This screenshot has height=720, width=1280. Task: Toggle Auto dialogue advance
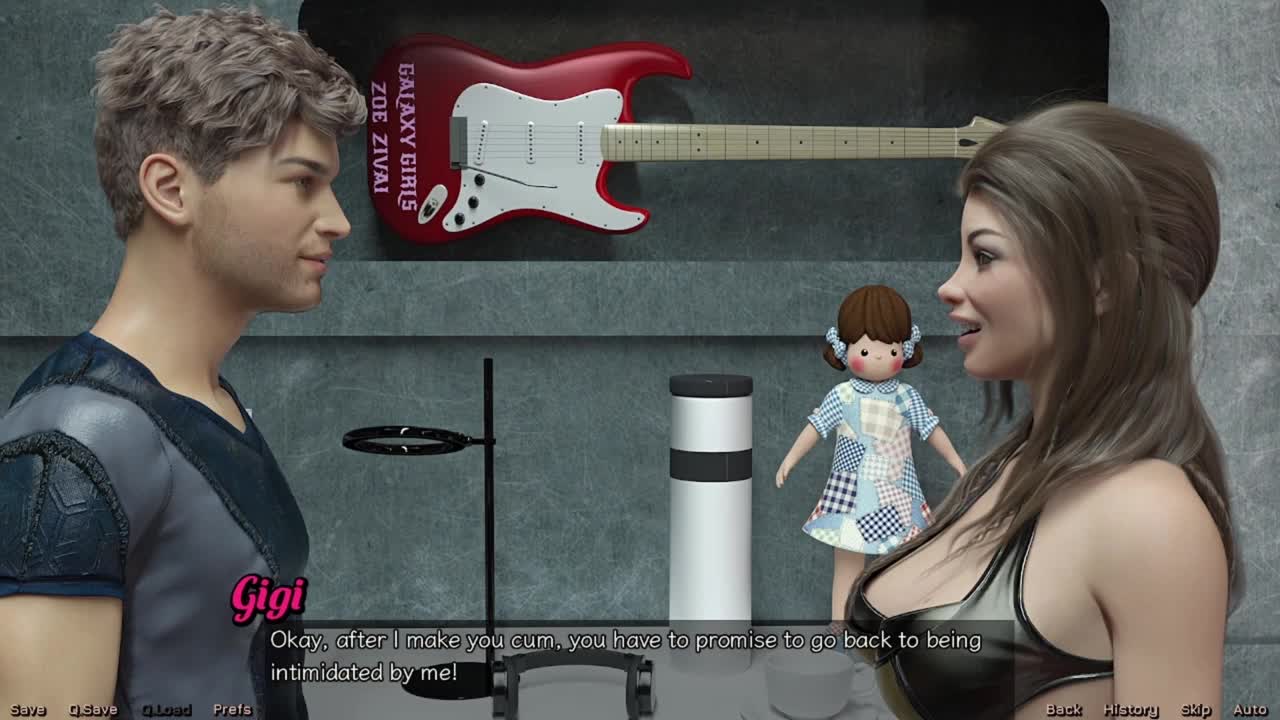click(x=1250, y=709)
